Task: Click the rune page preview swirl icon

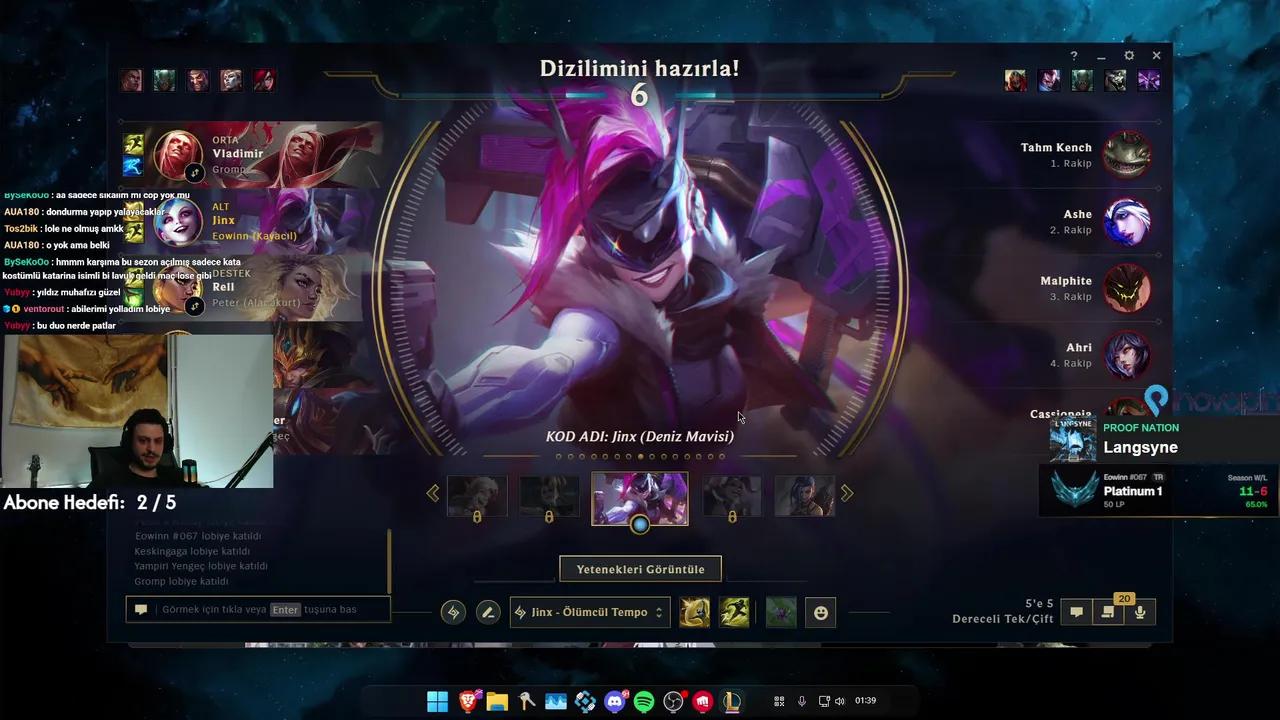Action: [x=452, y=611]
